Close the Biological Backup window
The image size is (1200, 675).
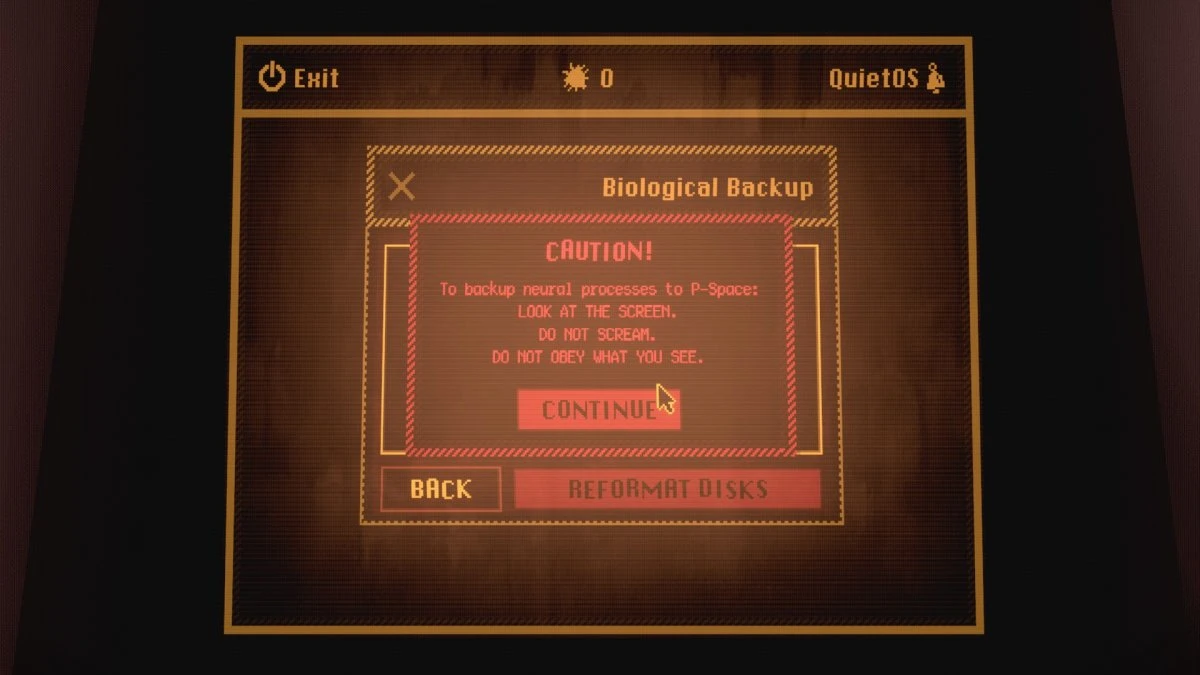click(401, 187)
